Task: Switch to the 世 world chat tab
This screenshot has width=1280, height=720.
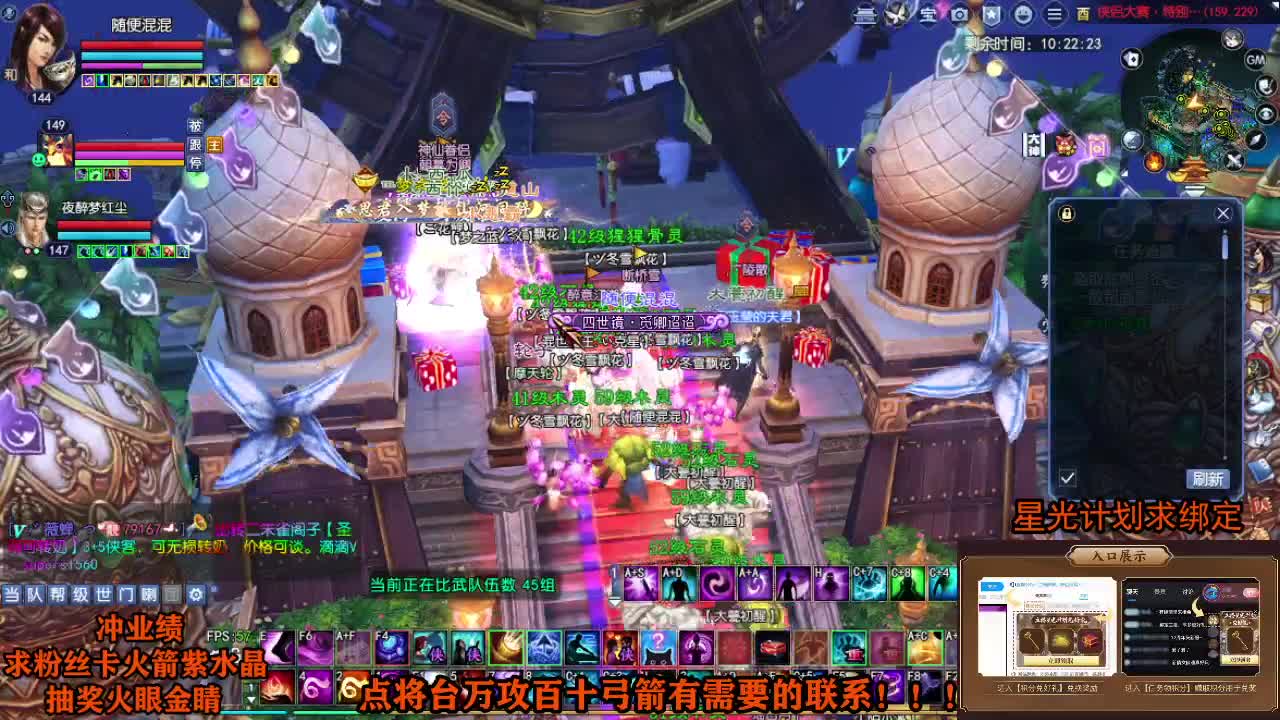Action: [104, 593]
